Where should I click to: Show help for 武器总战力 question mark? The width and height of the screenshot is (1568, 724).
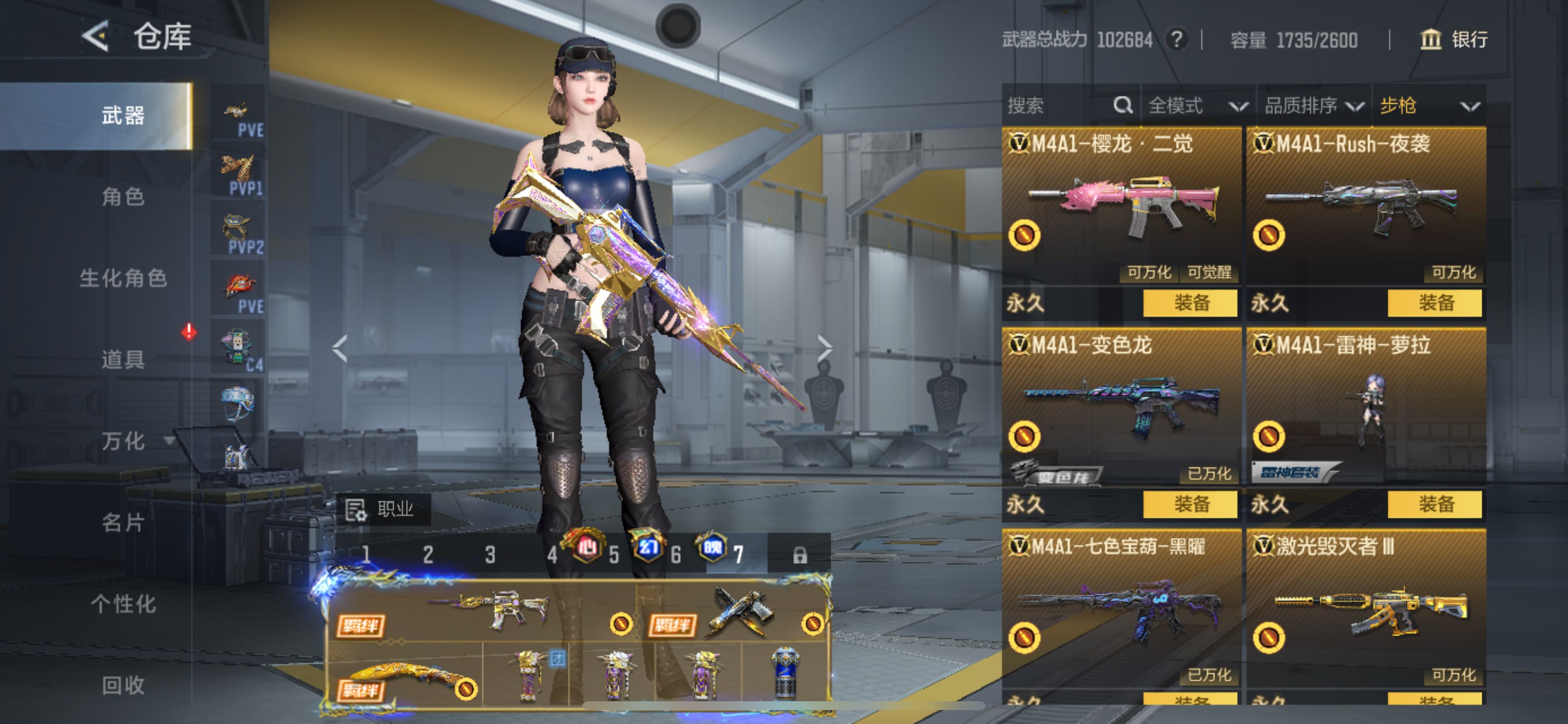(x=1177, y=40)
